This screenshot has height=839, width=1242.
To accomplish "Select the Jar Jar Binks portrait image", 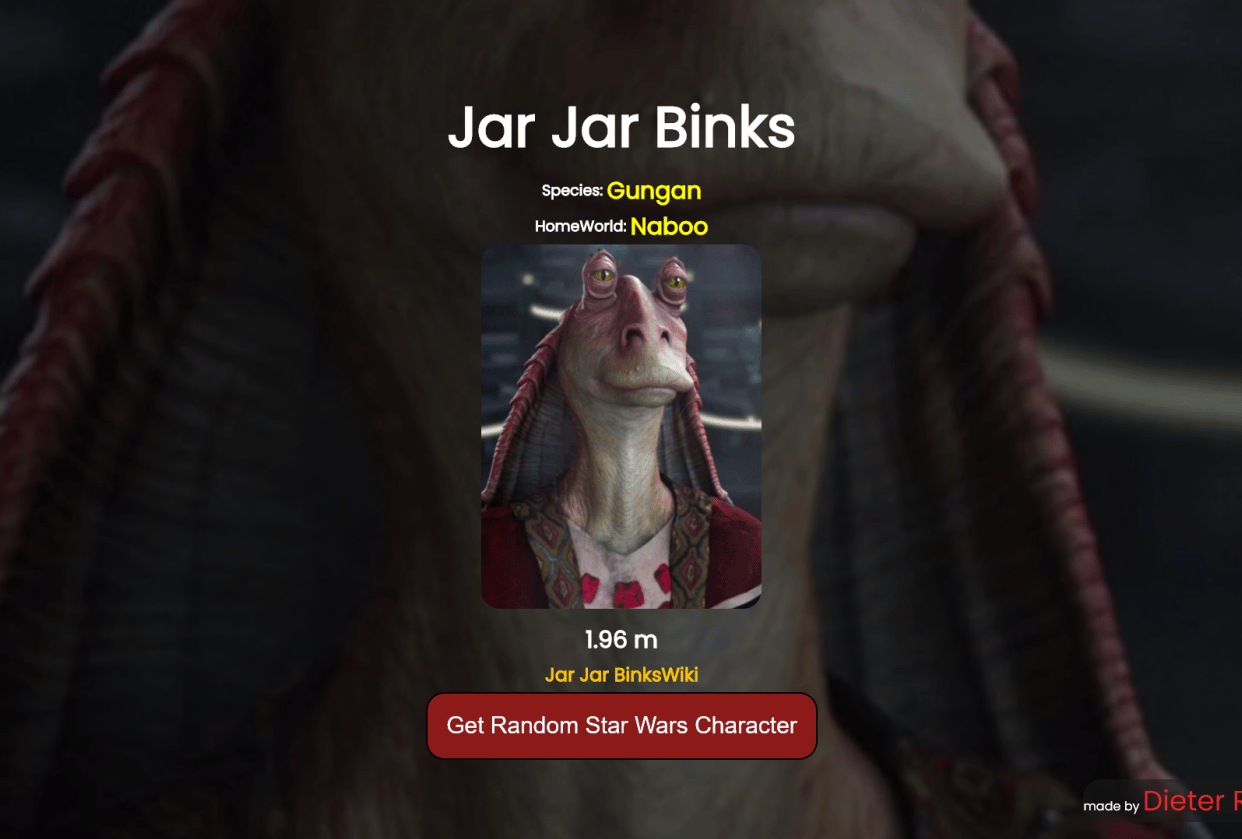I will (621, 427).
